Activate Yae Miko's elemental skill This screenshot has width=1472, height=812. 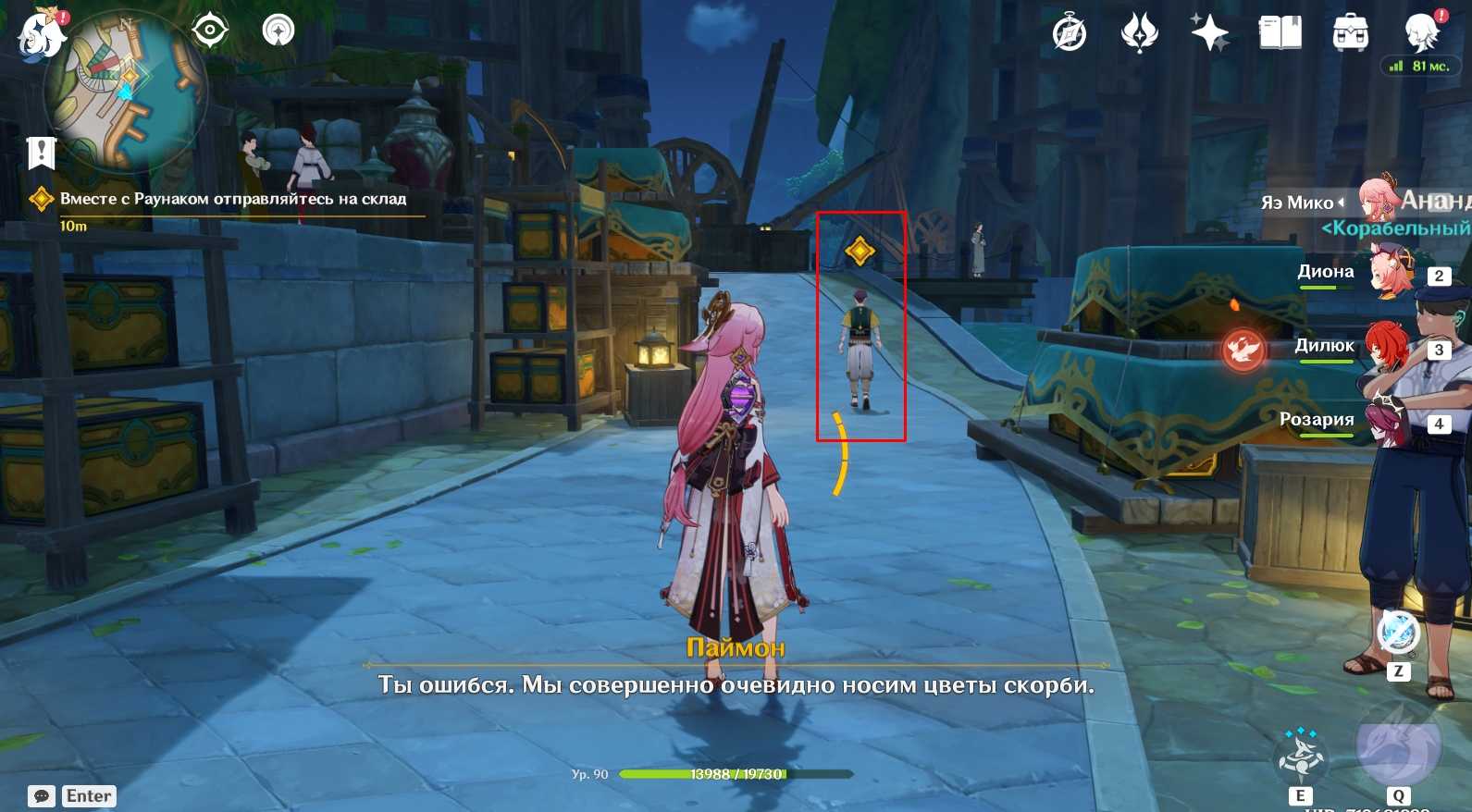1300,756
